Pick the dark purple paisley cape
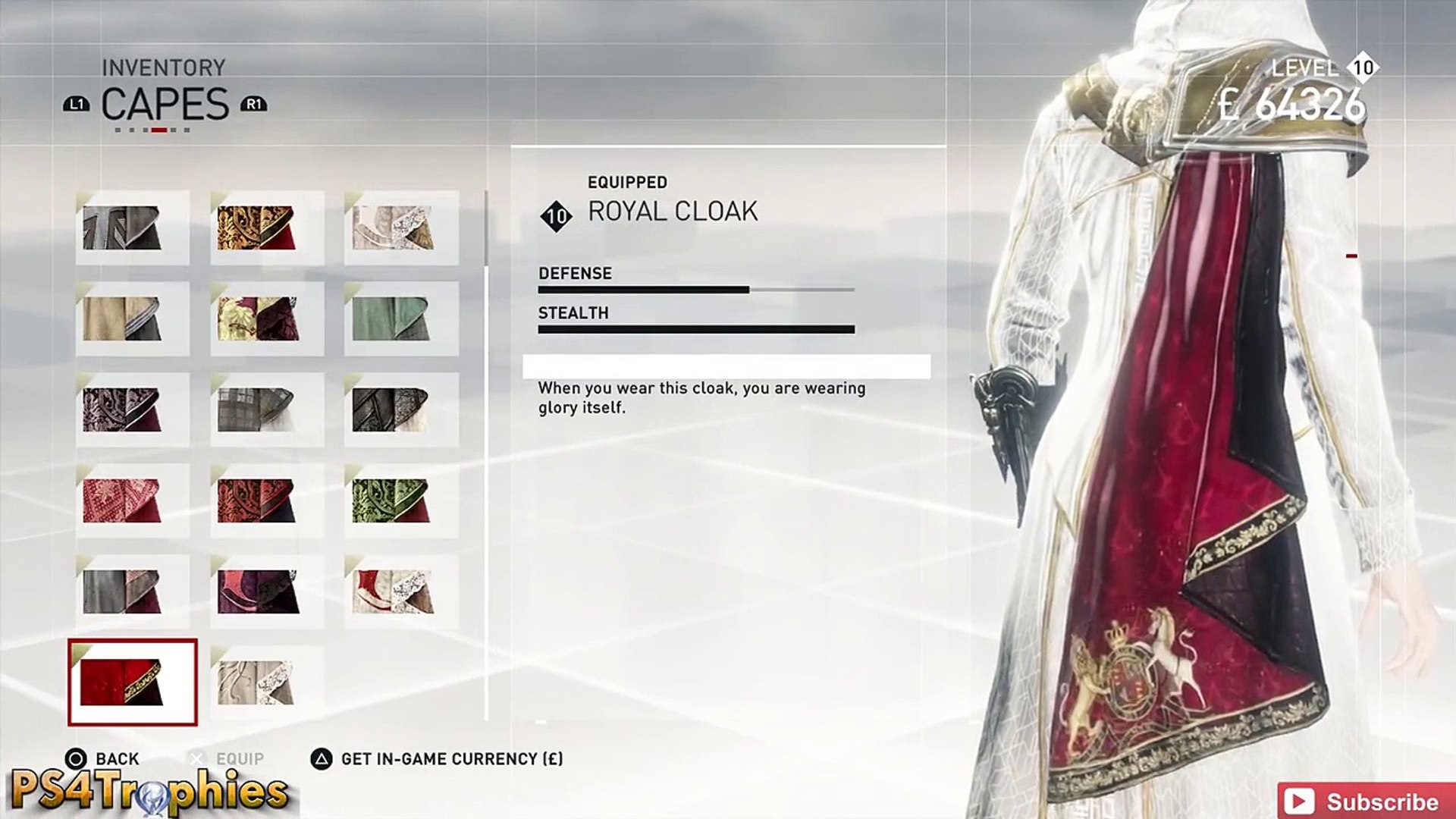 pyautogui.click(x=133, y=409)
